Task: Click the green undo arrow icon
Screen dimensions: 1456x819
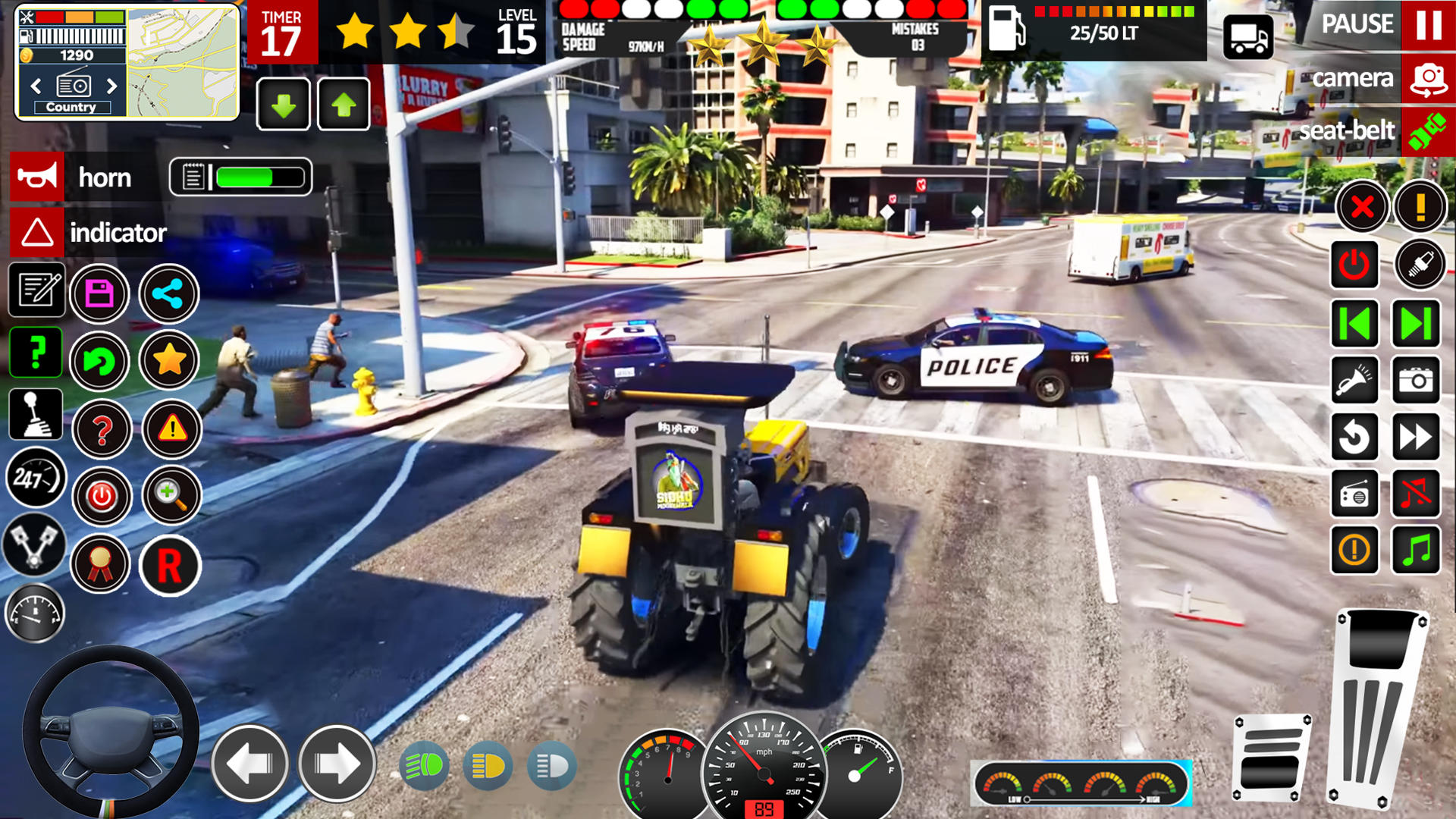Action: (x=102, y=362)
